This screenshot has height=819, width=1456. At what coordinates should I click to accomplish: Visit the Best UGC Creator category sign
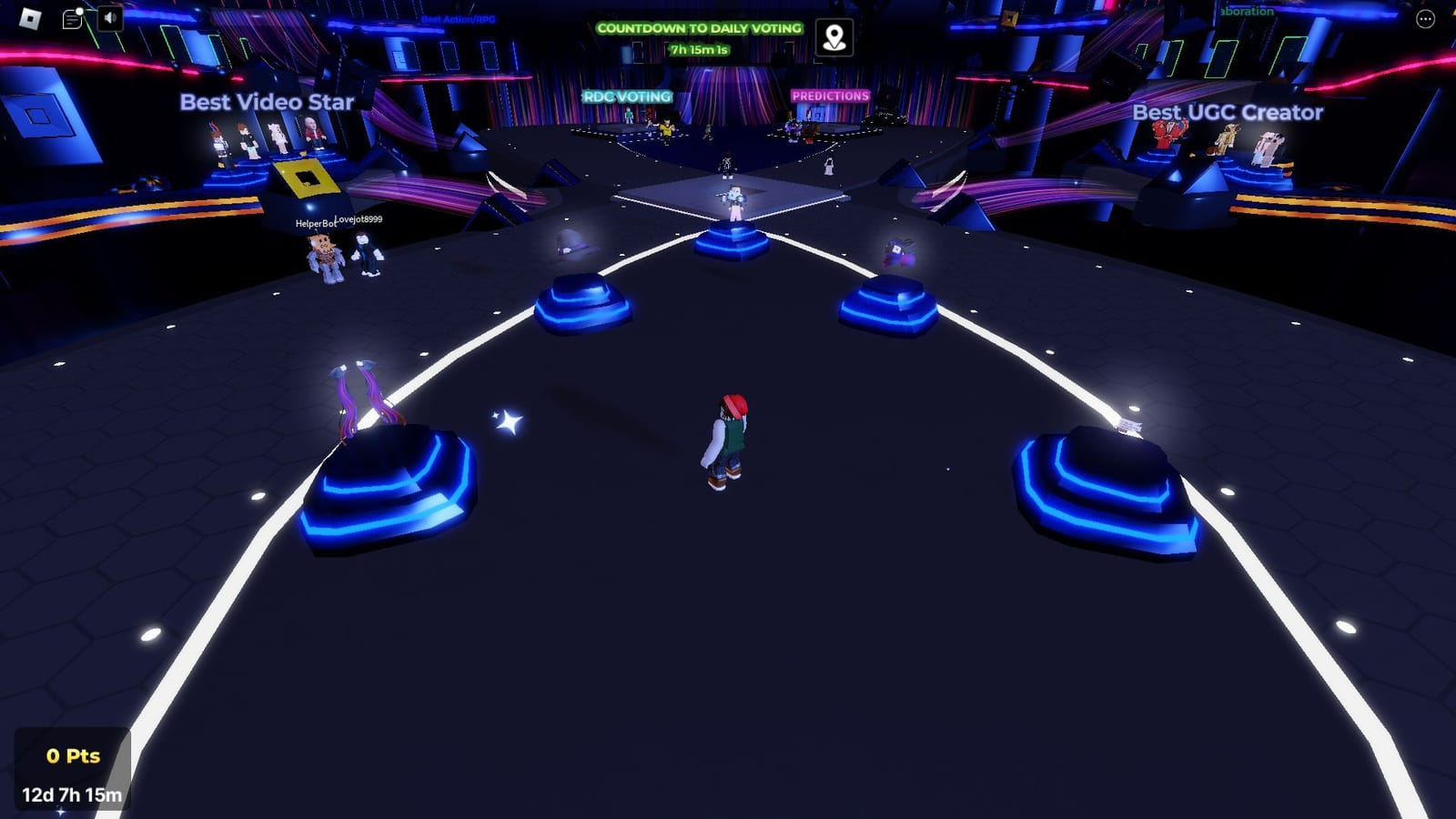1227,113
